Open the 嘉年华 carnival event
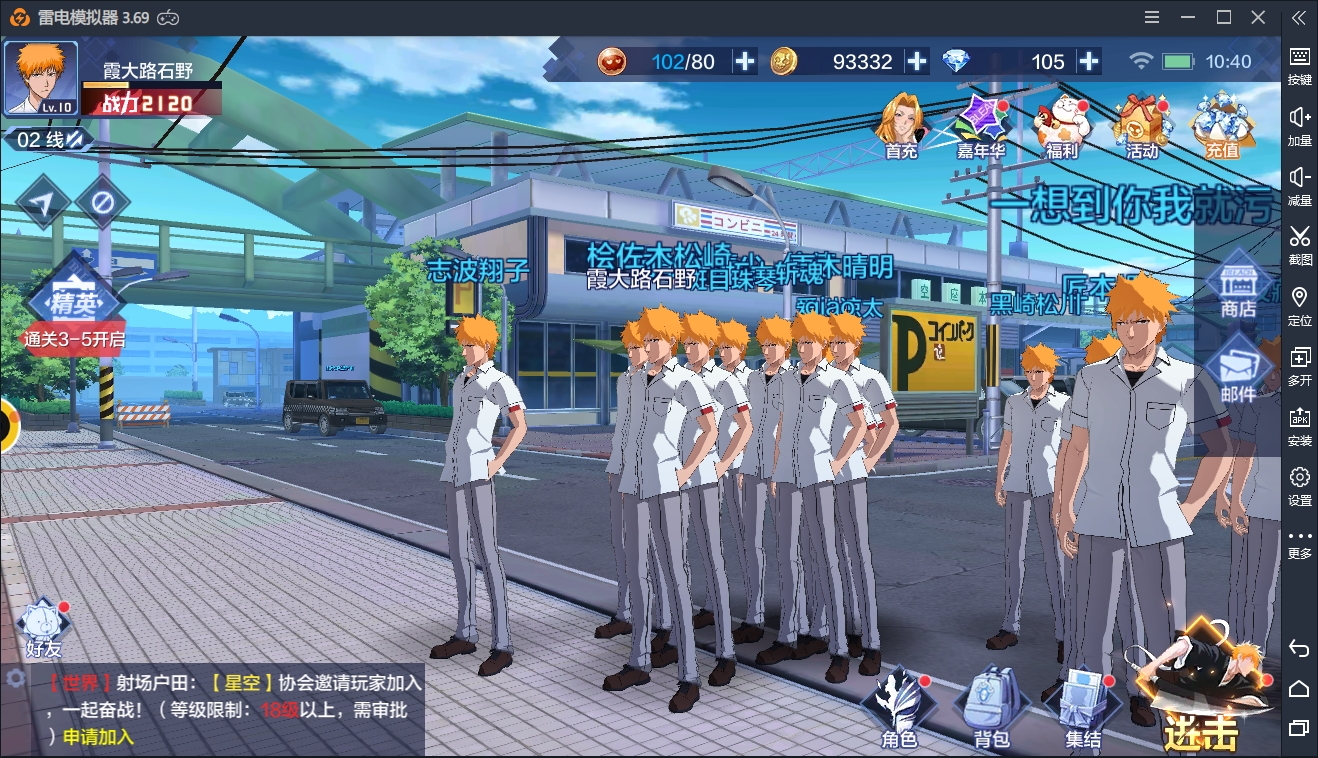 (980, 125)
